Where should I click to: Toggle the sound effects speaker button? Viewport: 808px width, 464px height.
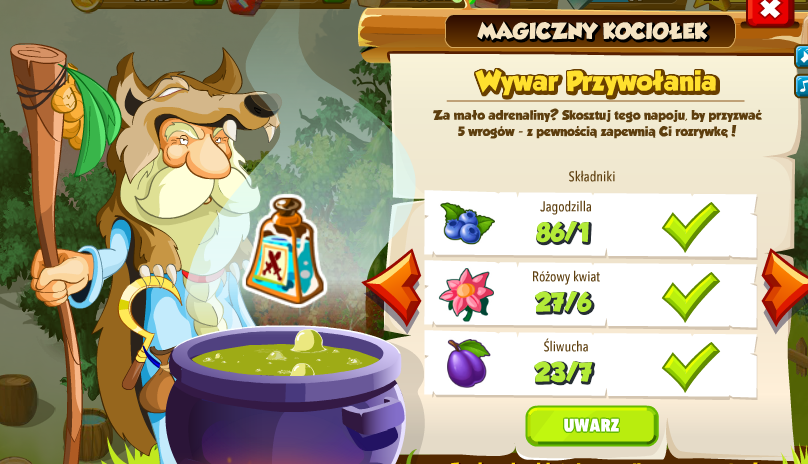(802, 58)
